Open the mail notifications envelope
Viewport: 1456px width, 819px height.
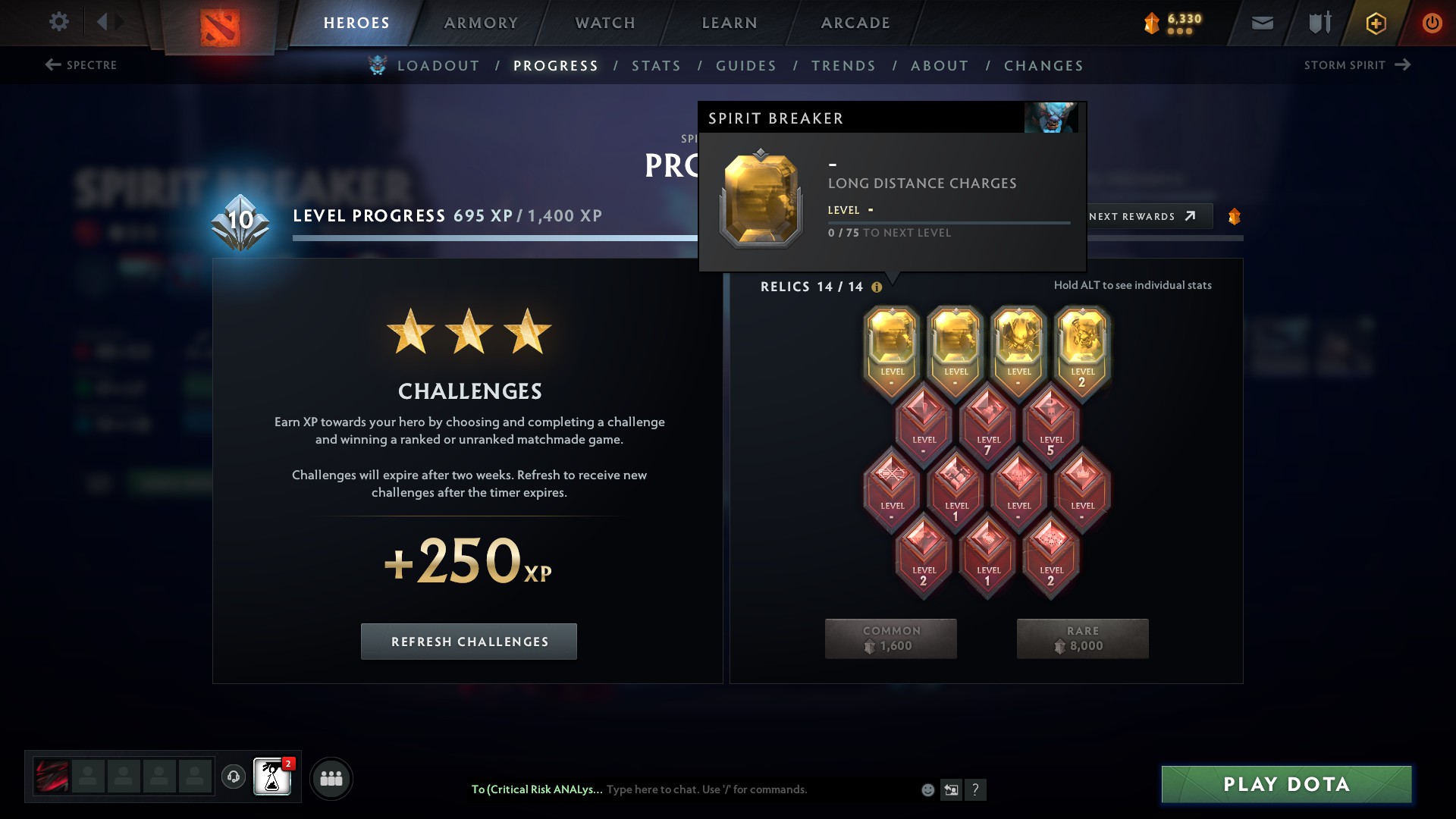click(1262, 22)
